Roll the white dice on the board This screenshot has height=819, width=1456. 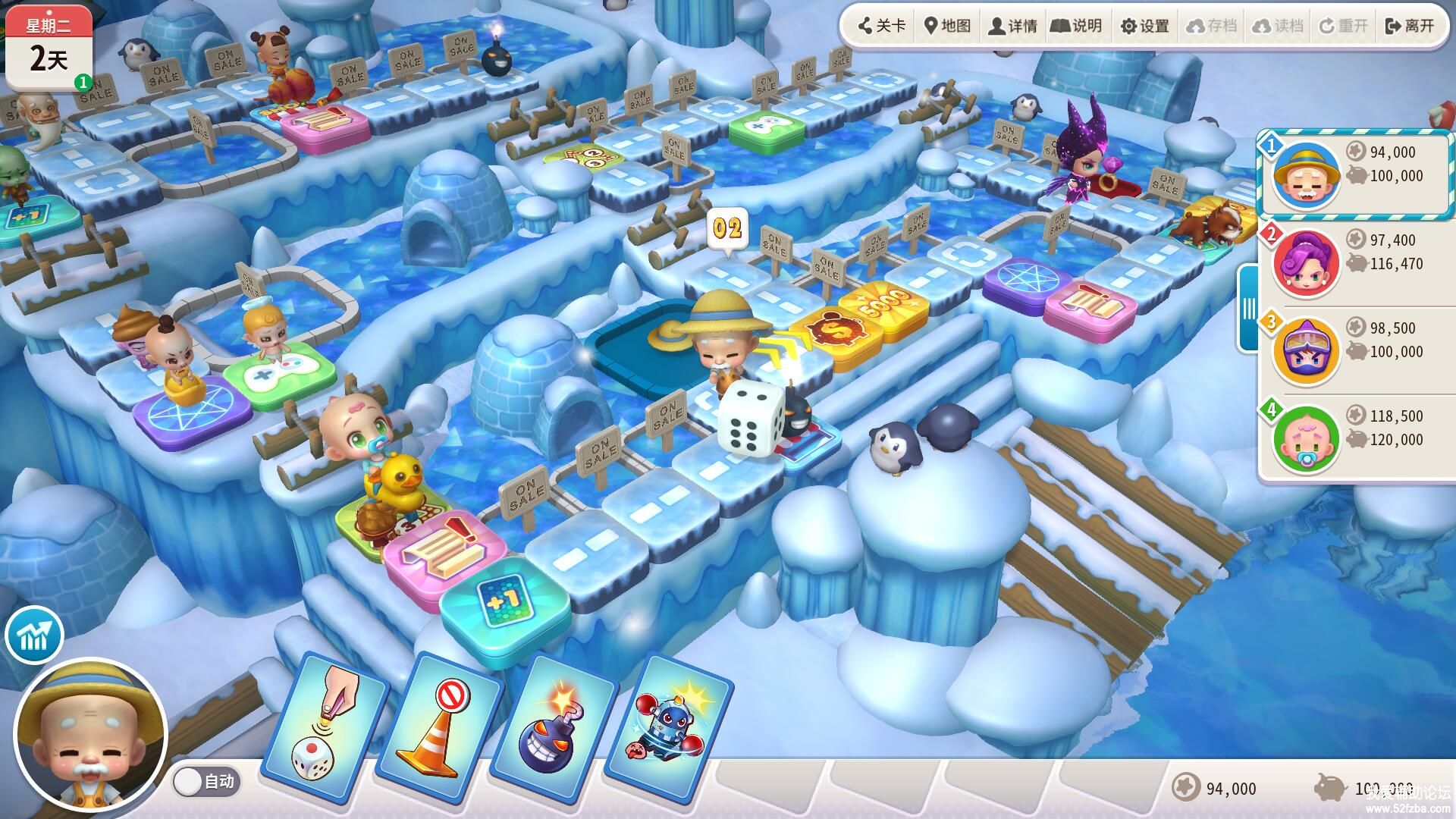click(x=750, y=419)
